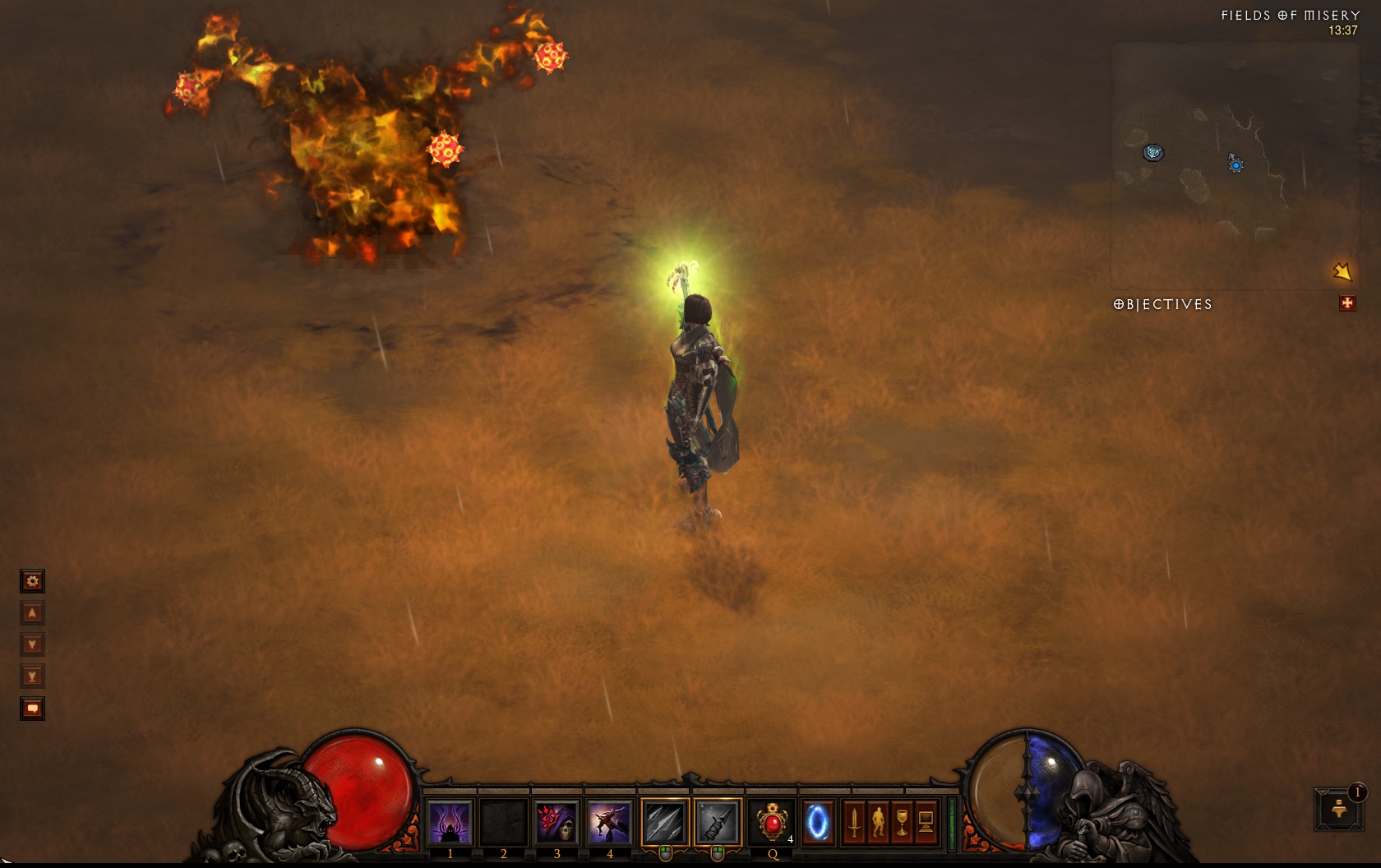Open the computer game menu button
Image resolution: width=1381 pixels, height=868 pixels.
click(x=926, y=822)
